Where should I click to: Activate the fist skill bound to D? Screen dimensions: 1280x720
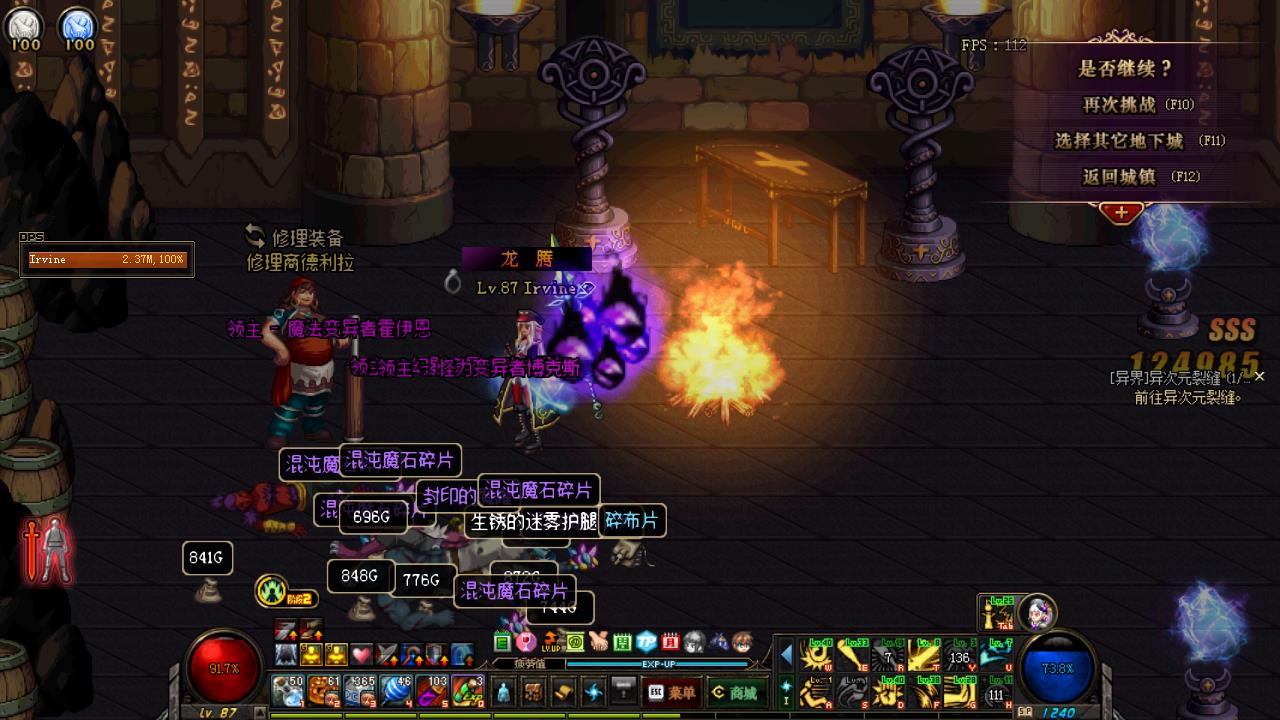tap(887, 692)
